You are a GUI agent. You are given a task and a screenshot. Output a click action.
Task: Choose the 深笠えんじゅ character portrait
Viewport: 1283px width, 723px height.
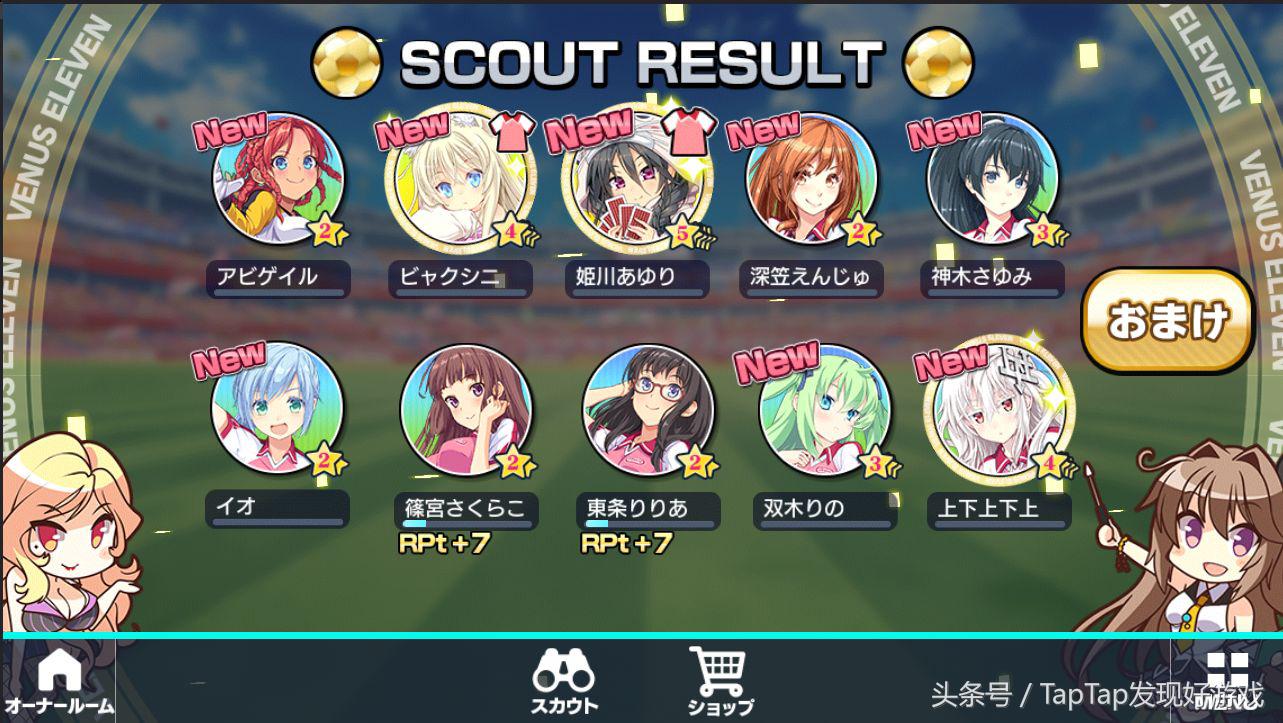[x=812, y=180]
